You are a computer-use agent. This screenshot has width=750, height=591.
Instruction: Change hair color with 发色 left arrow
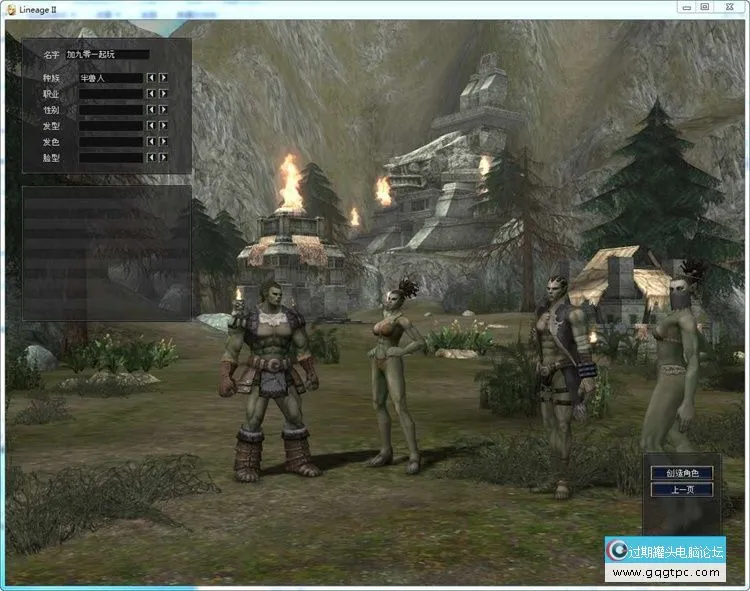click(151, 142)
